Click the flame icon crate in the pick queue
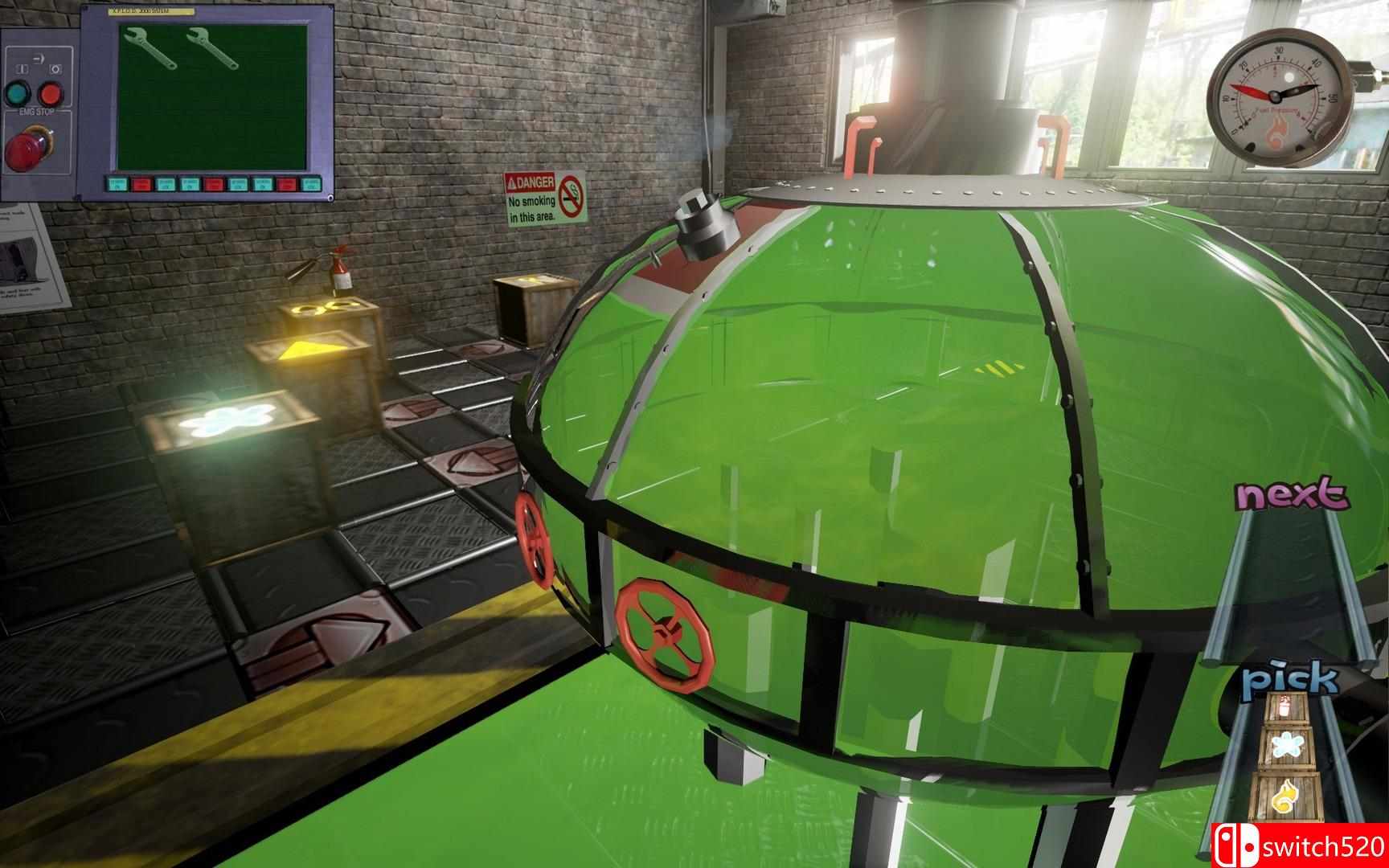 [x=1286, y=794]
